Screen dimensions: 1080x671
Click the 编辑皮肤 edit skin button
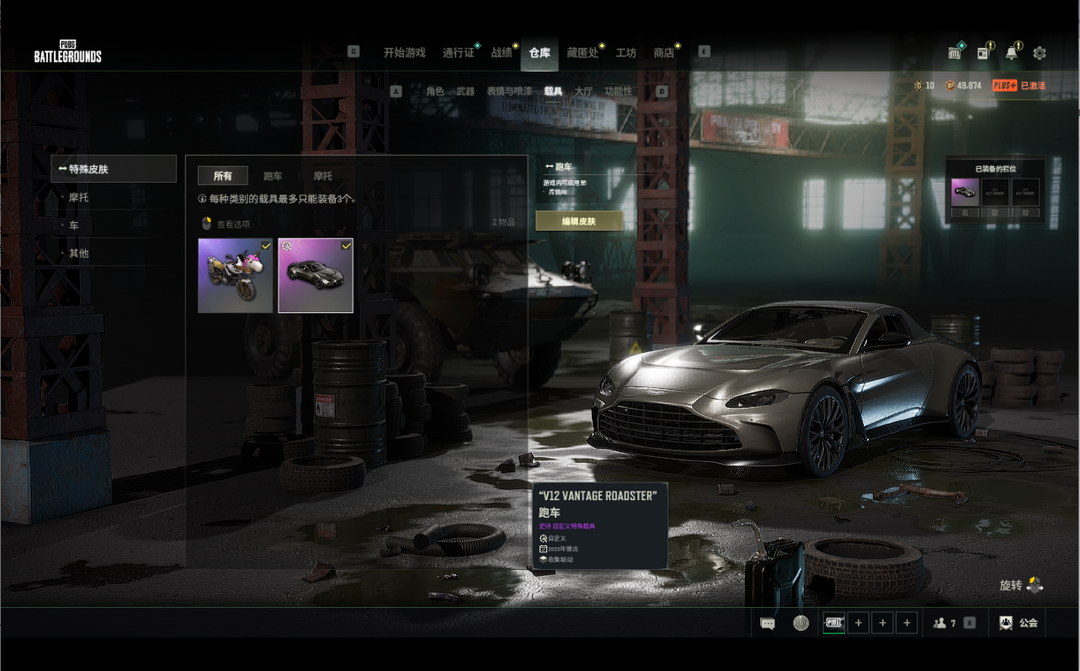tap(579, 221)
